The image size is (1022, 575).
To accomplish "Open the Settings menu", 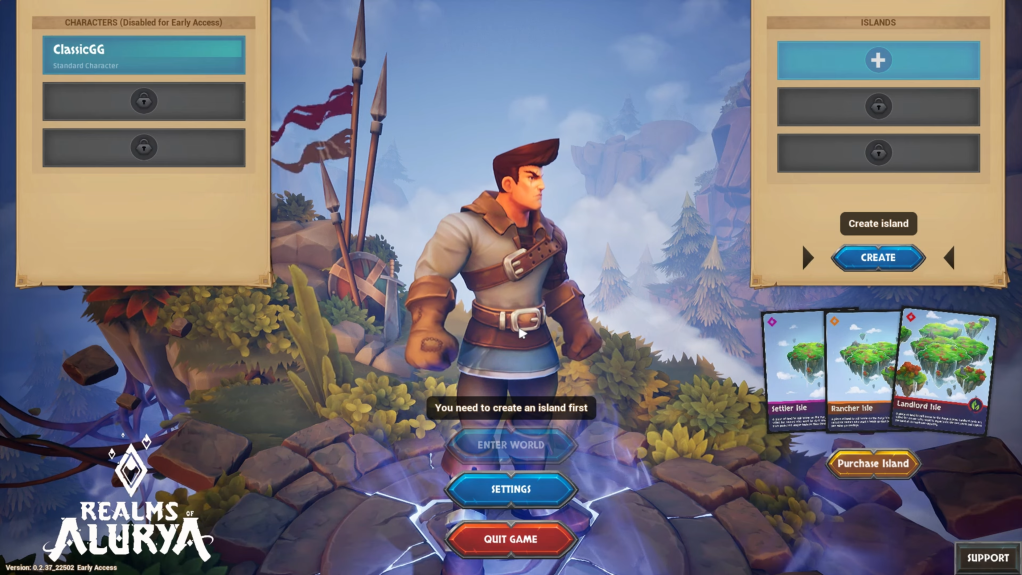I will (x=511, y=490).
